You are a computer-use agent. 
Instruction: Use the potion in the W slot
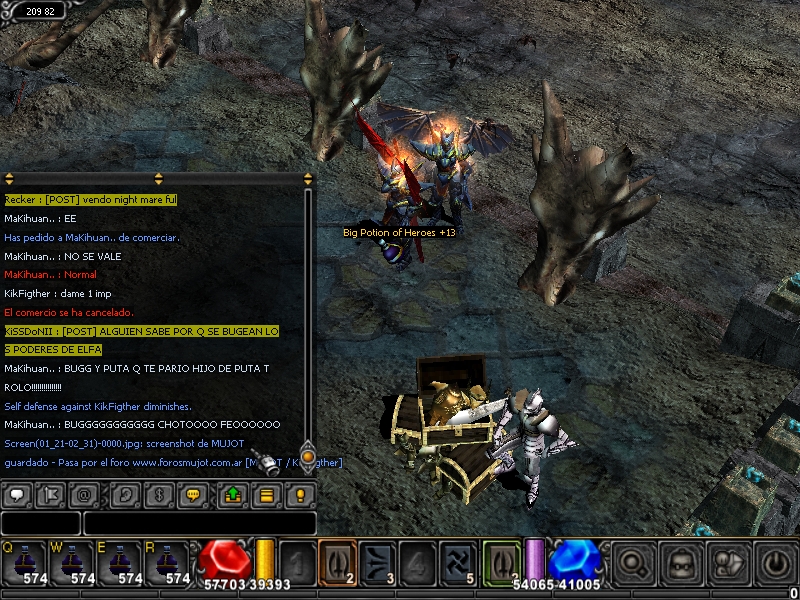click(74, 561)
